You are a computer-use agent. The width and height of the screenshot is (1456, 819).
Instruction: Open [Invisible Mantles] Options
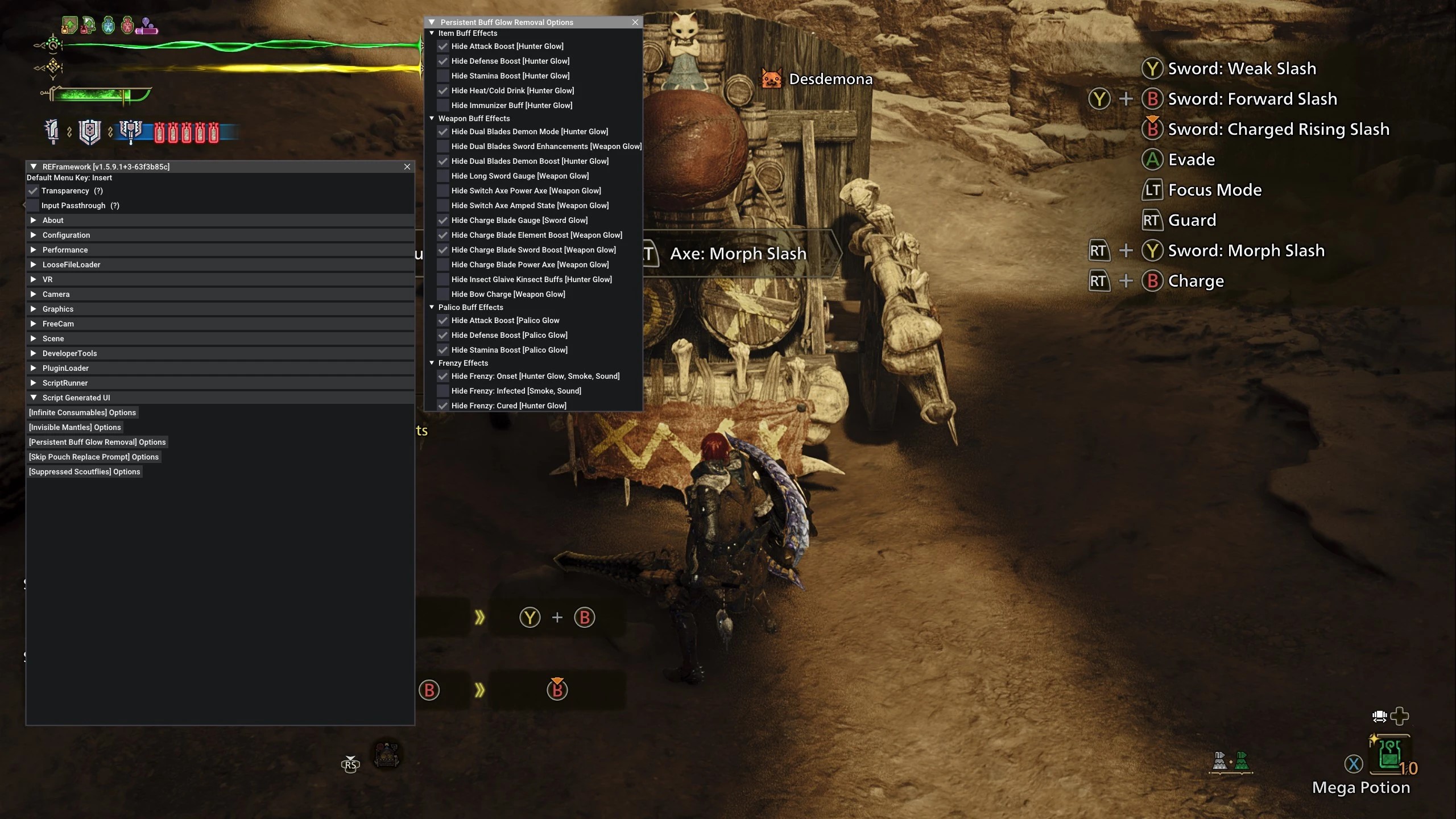pos(75,427)
